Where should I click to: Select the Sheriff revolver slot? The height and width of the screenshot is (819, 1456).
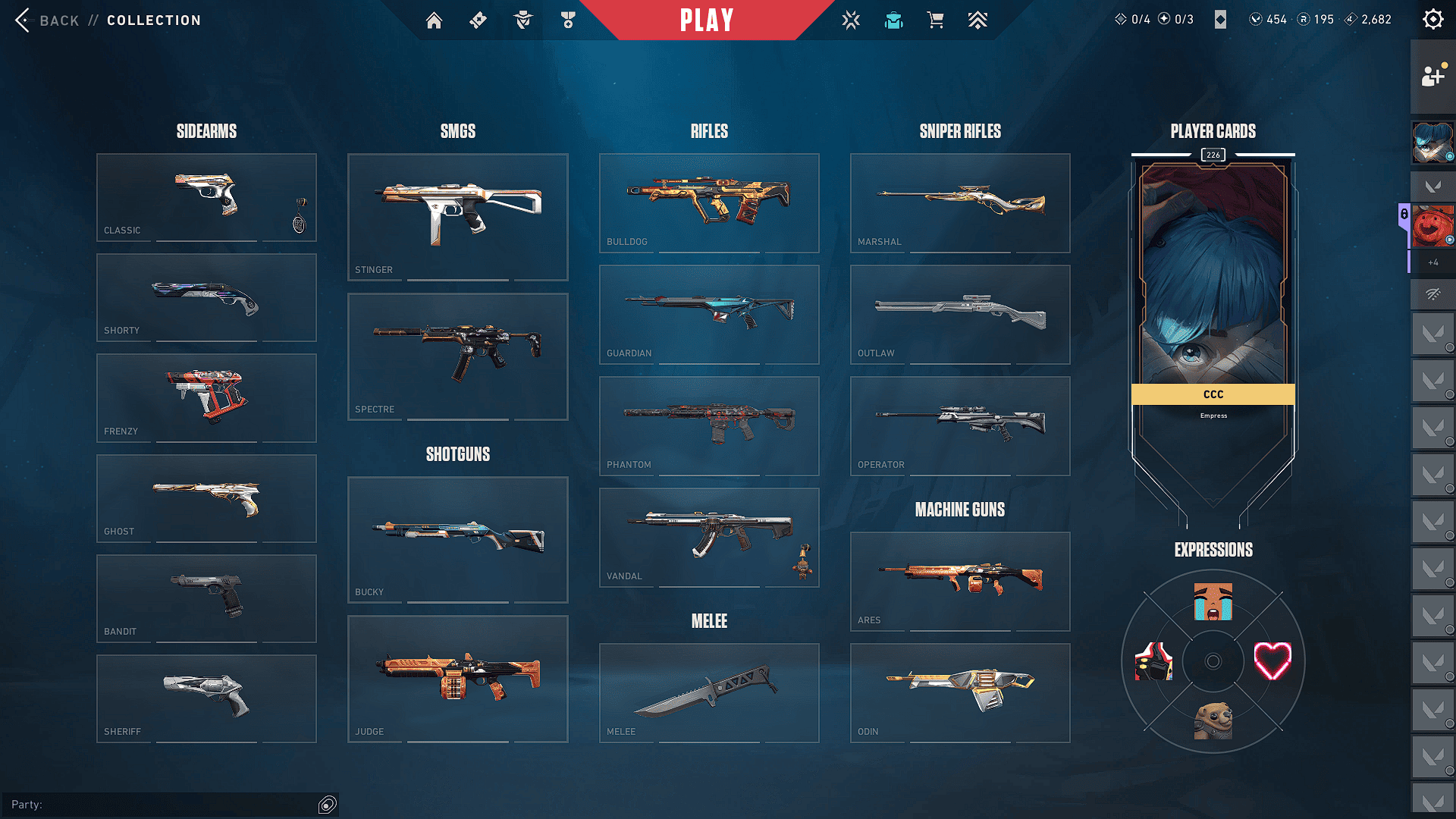pos(206,698)
